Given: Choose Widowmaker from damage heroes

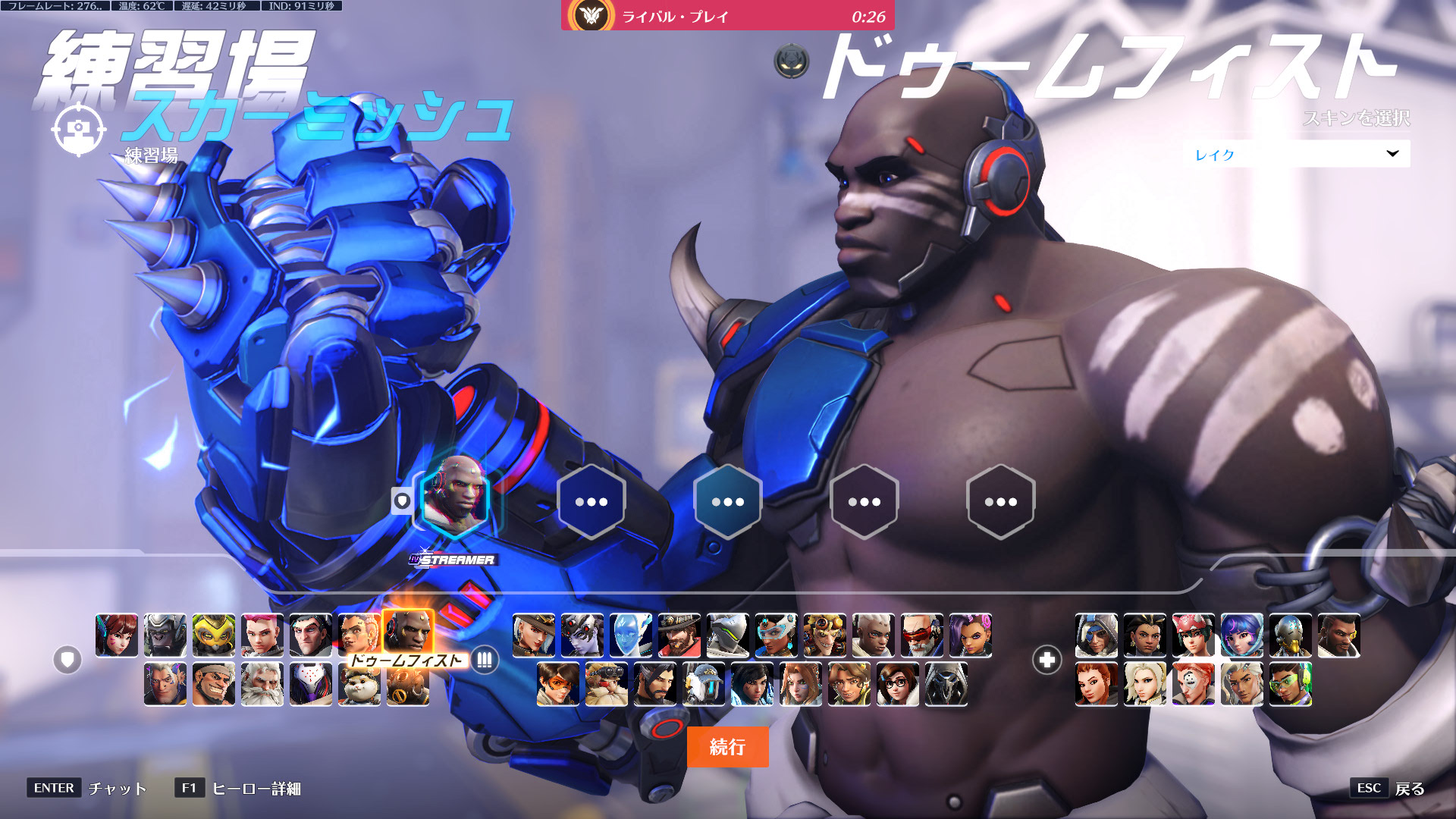Looking at the screenshot, I should 582,635.
